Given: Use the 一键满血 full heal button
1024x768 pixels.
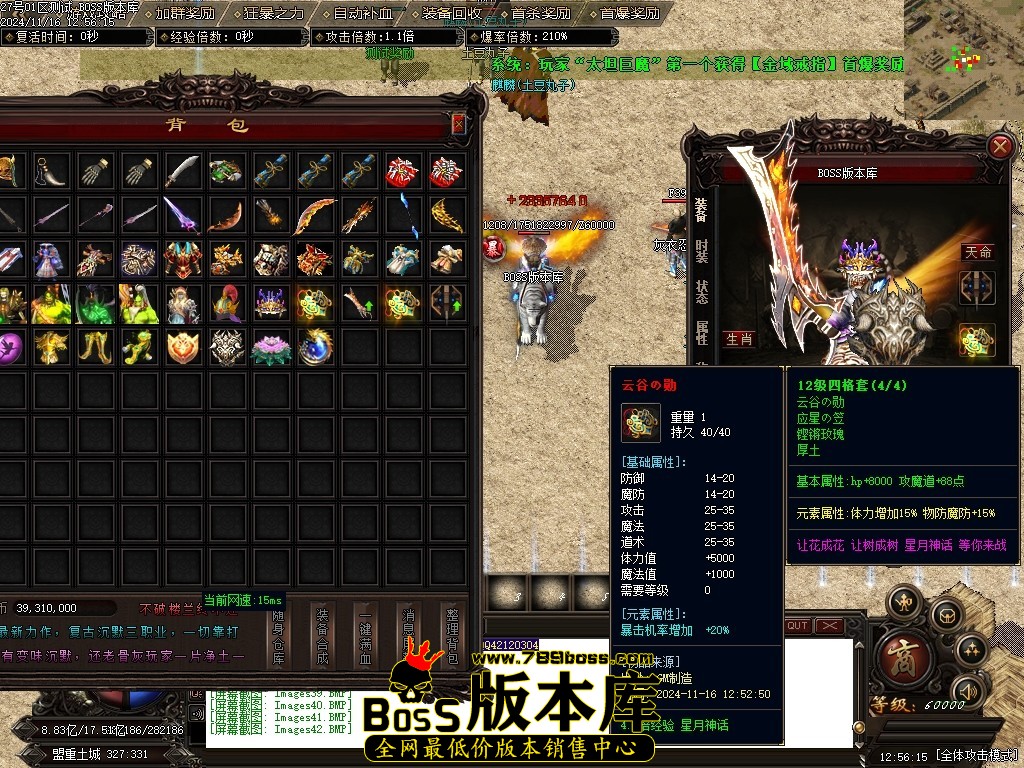Looking at the screenshot, I should click(366, 636).
